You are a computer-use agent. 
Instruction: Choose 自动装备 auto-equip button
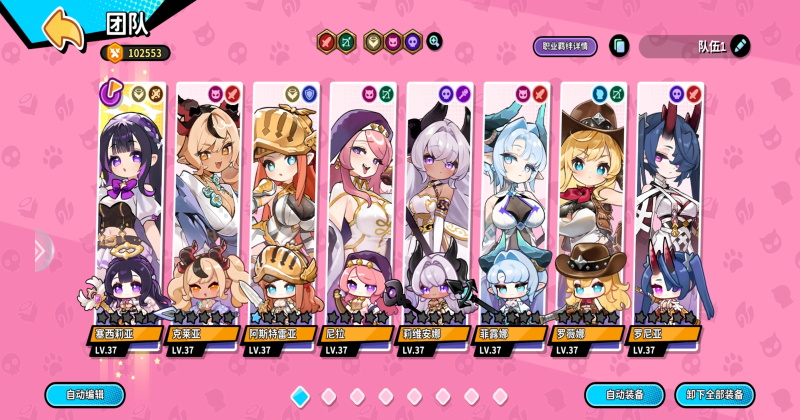(x=624, y=394)
